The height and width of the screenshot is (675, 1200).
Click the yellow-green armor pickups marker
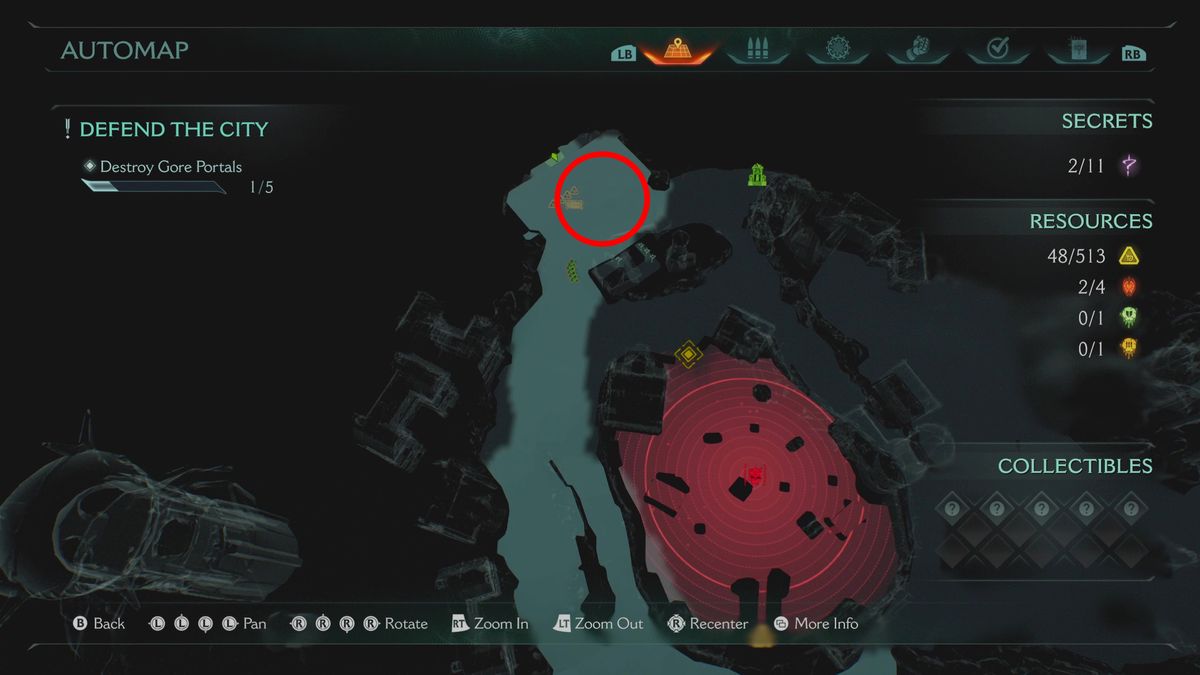click(573, 270)
